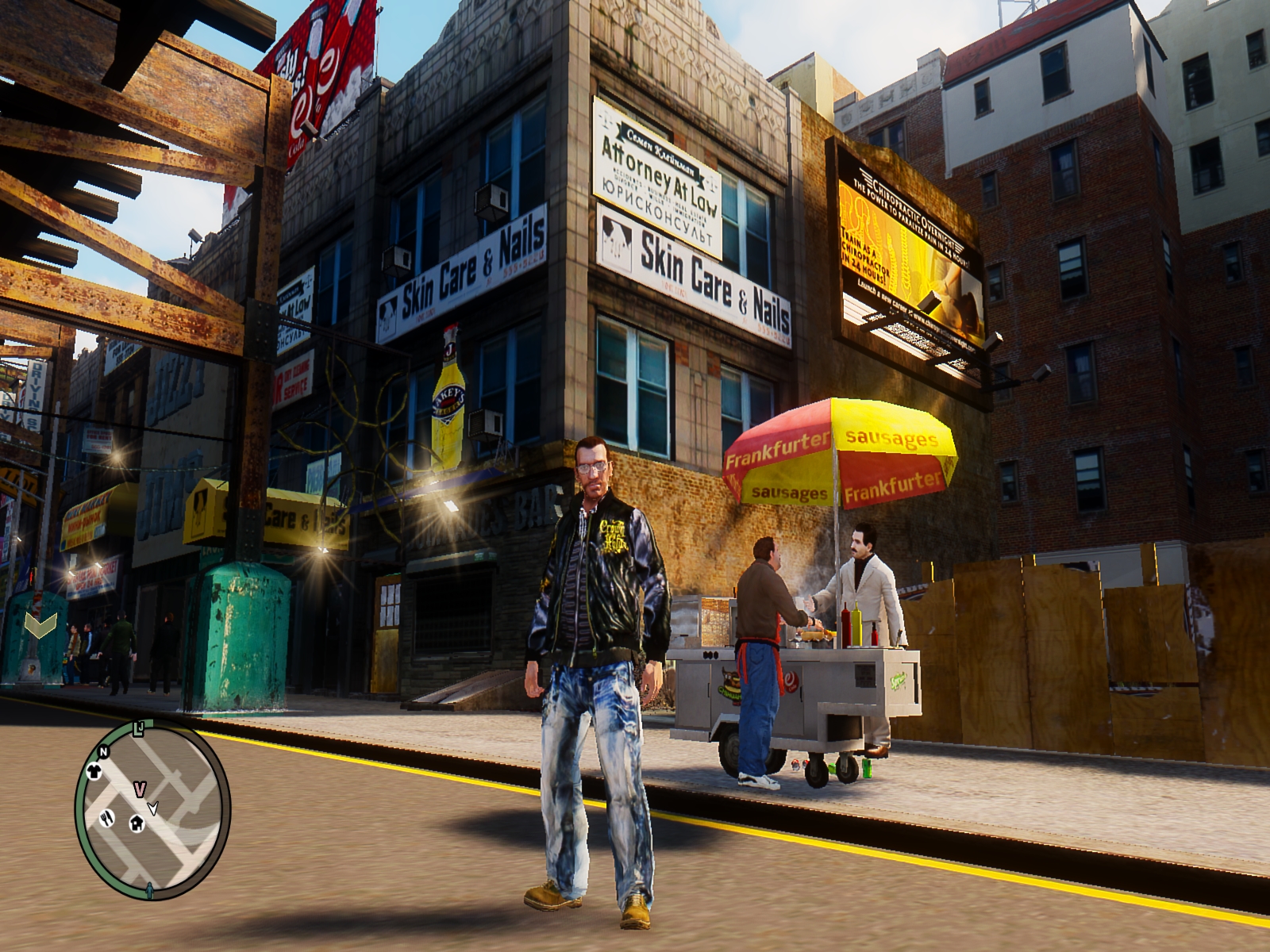The image size is (1270, 952).
Task: Click the white player arrow on minimap
Action: (153, 808)
